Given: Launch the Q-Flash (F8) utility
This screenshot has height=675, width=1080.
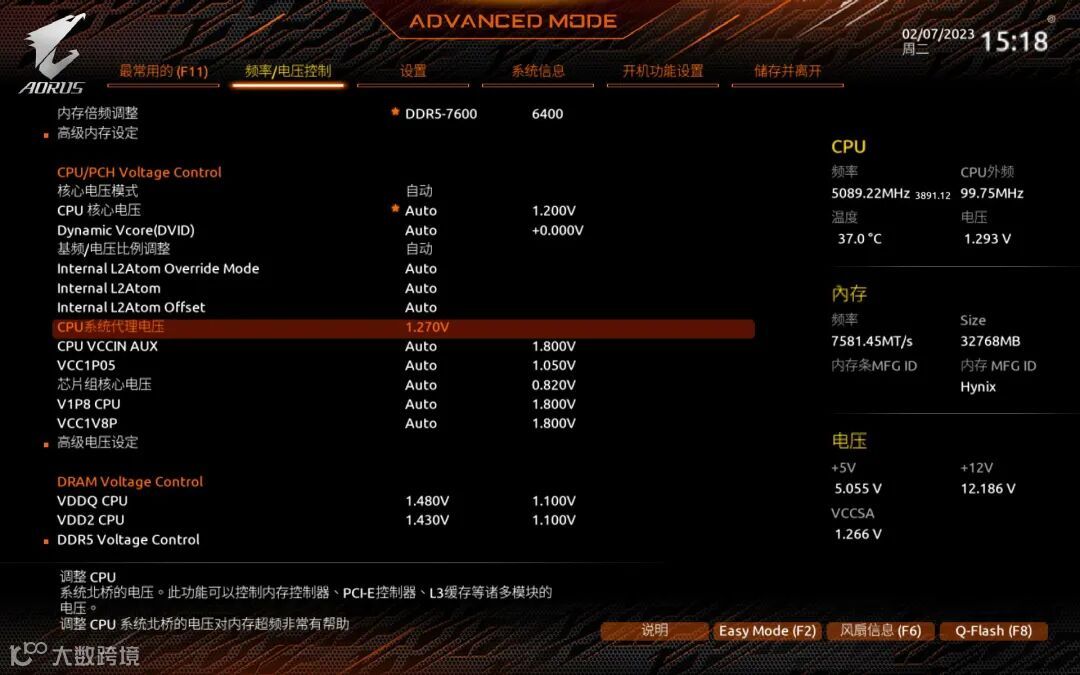Looking at the screenshot, I should pos(993,631).
